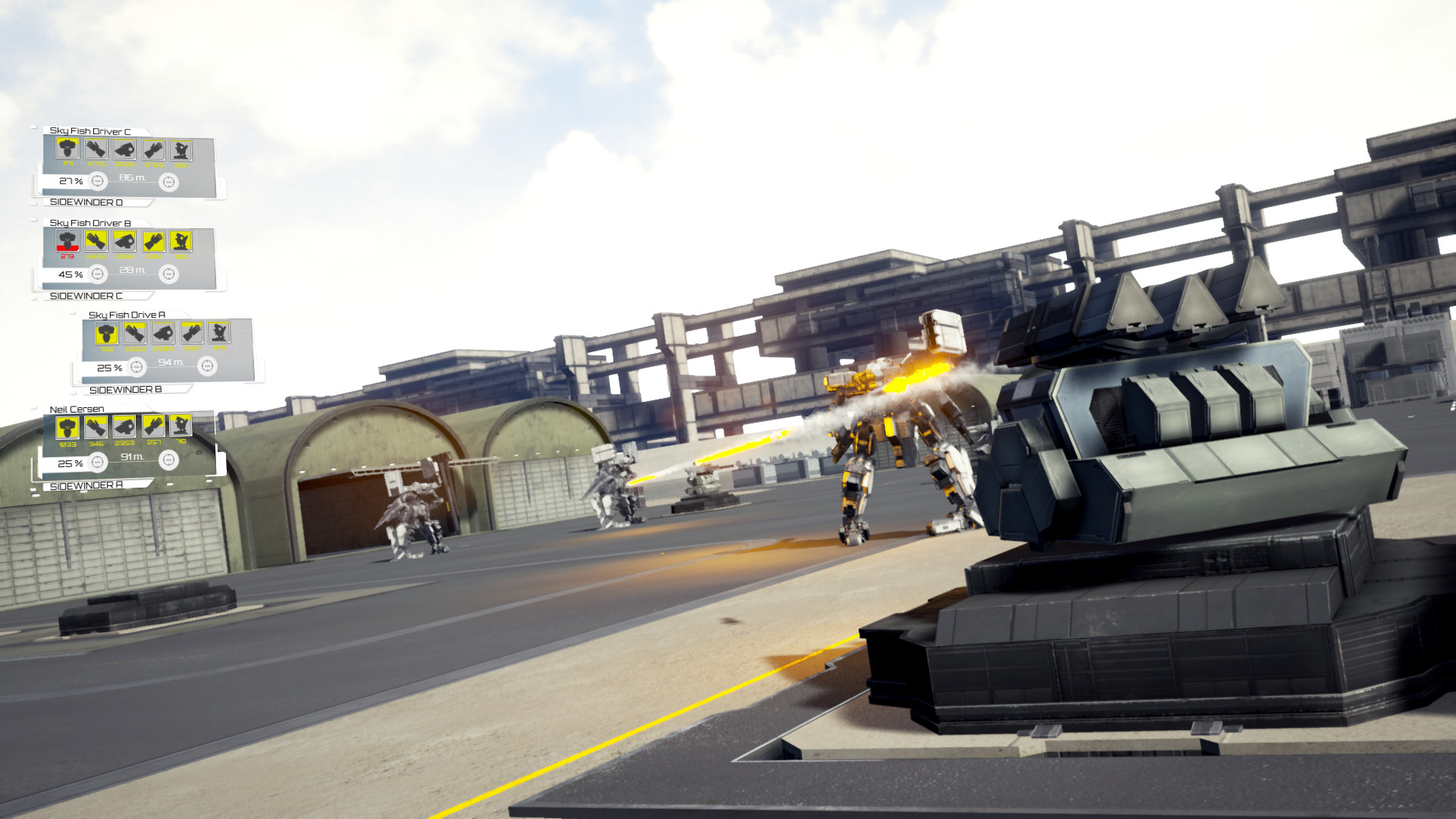The image size is (1456, 819).
Task: Click the 94 m distance label on Sky Fish Drive A
Action: pyautogui.click(x=170, y=360)
